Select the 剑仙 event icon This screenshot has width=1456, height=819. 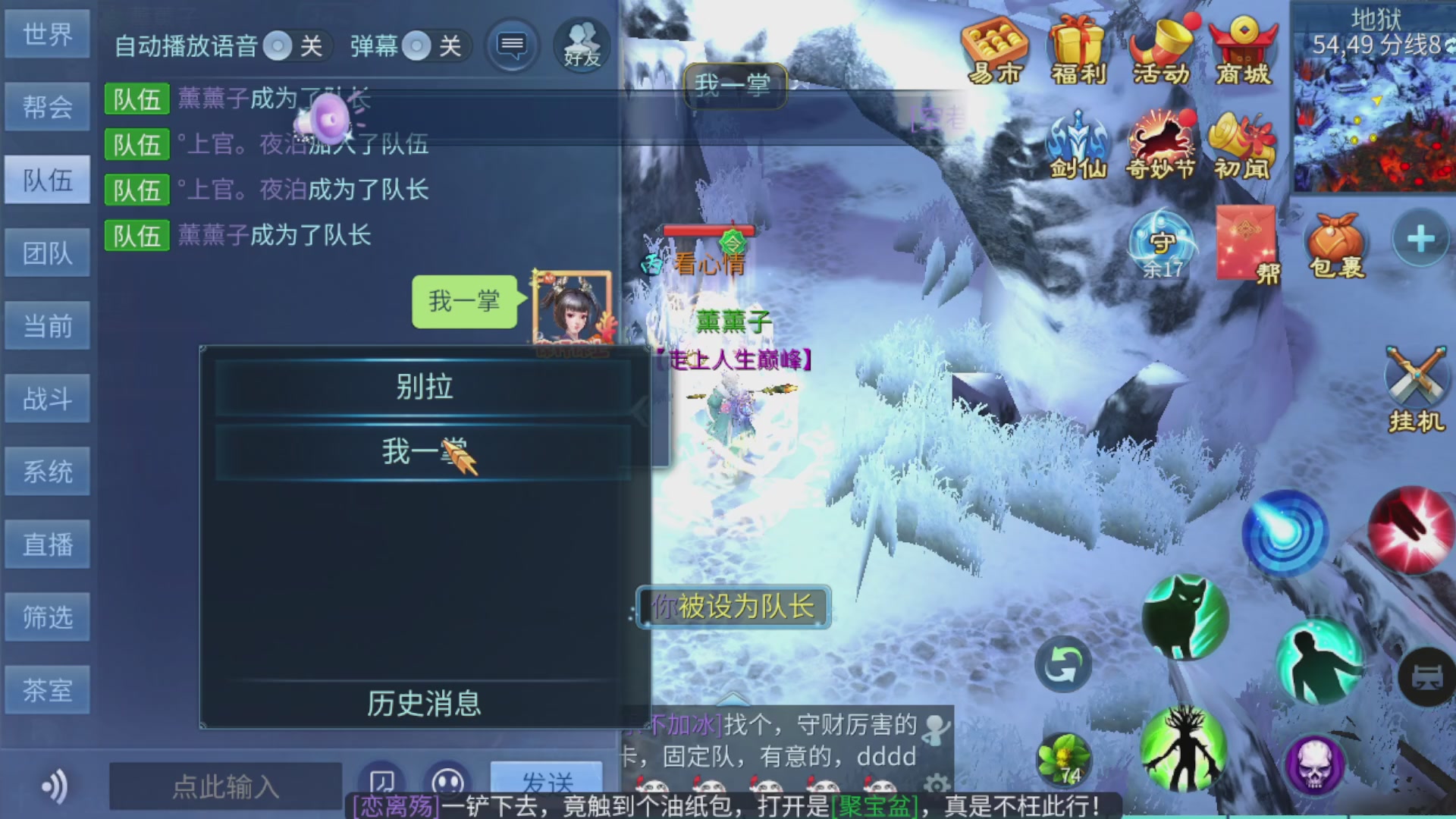(1077, 144)
